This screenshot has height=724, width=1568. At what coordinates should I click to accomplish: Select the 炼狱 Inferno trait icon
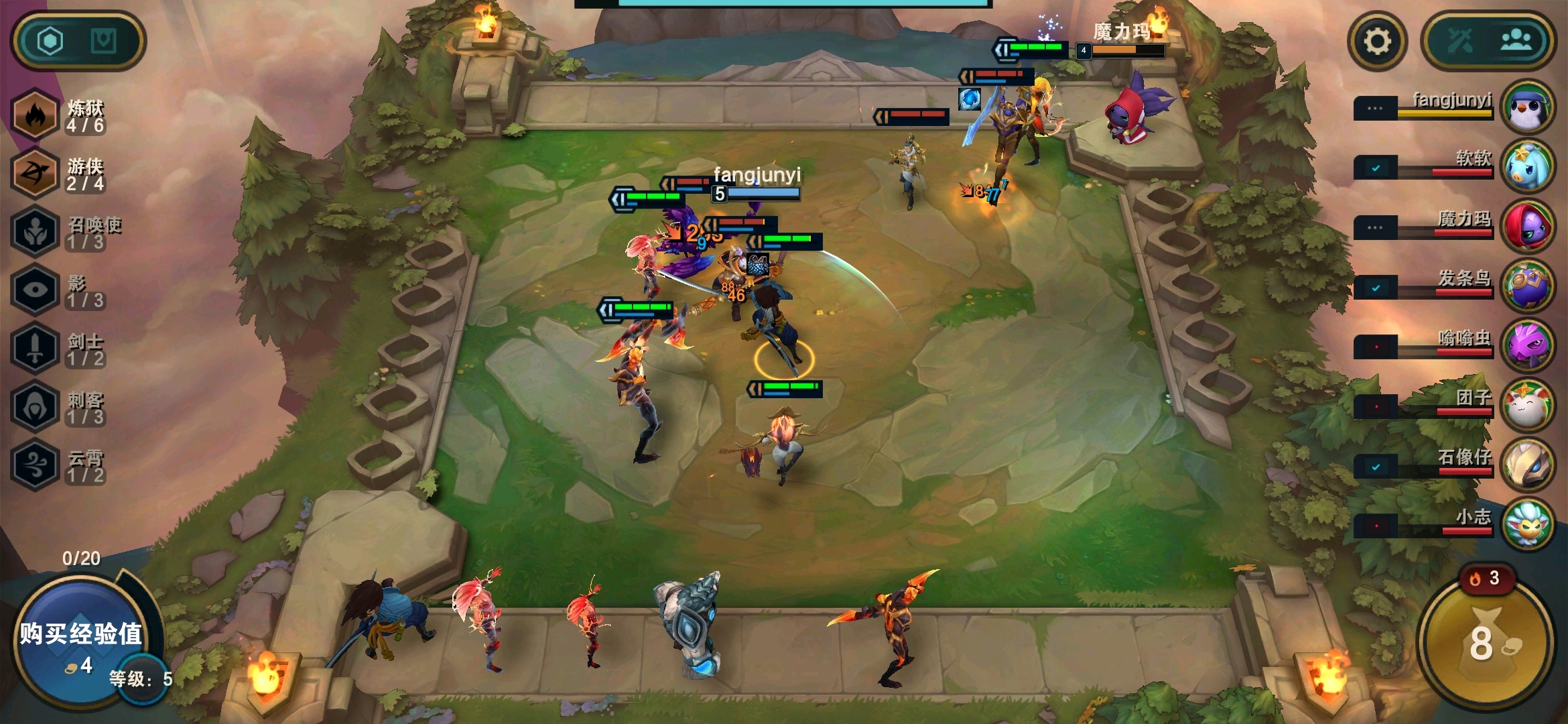35,115
